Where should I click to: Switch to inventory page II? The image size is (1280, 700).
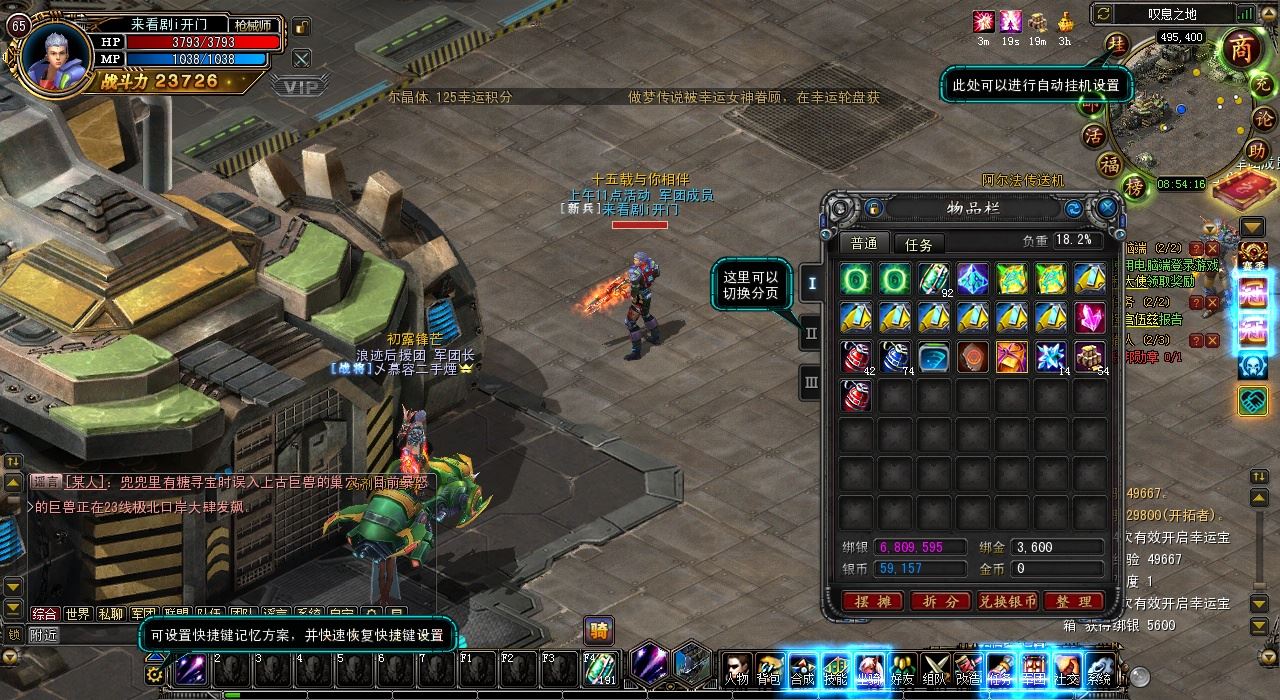click(812, 332)
